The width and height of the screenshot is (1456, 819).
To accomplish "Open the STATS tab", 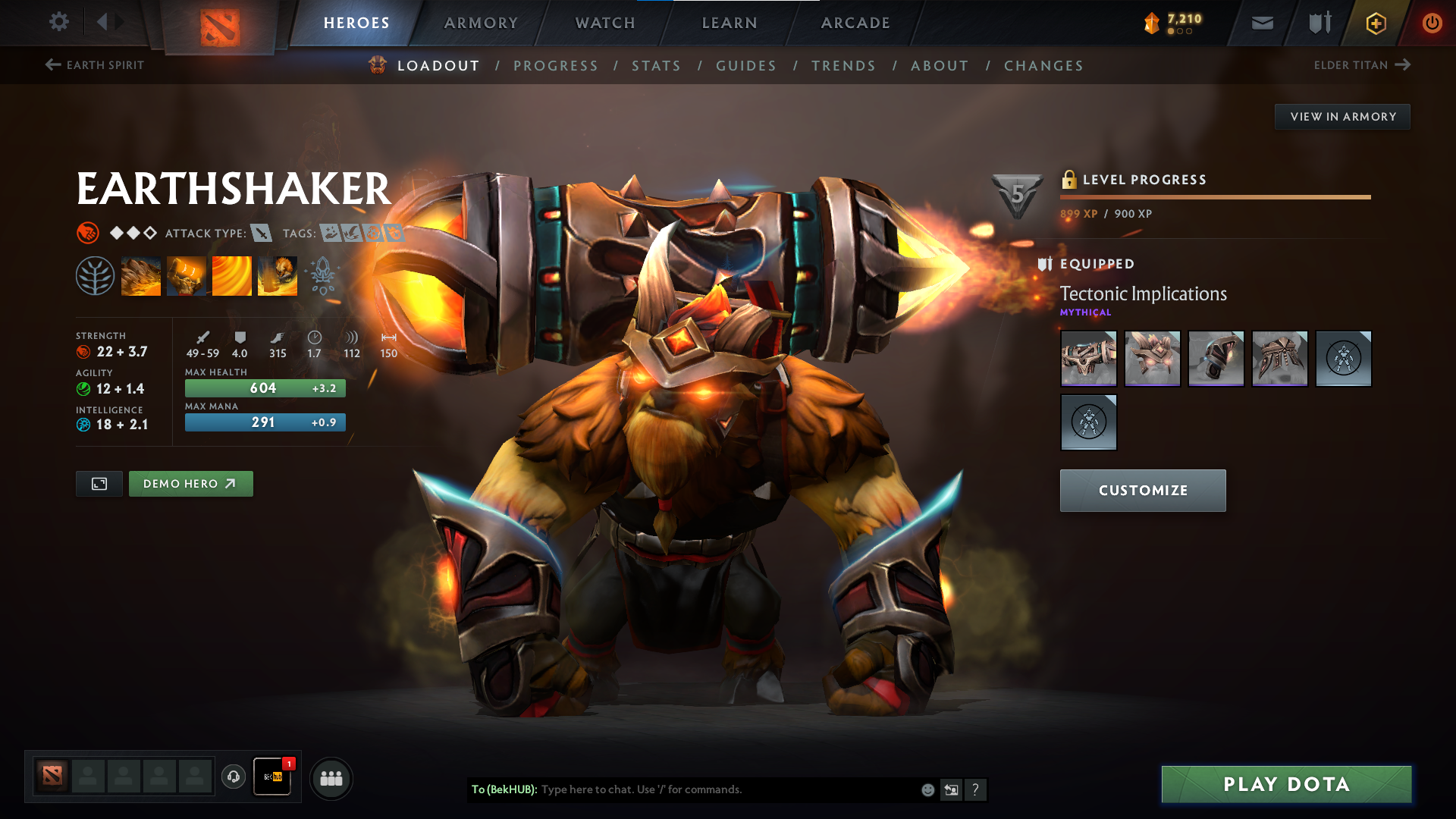I will [657, 66].
